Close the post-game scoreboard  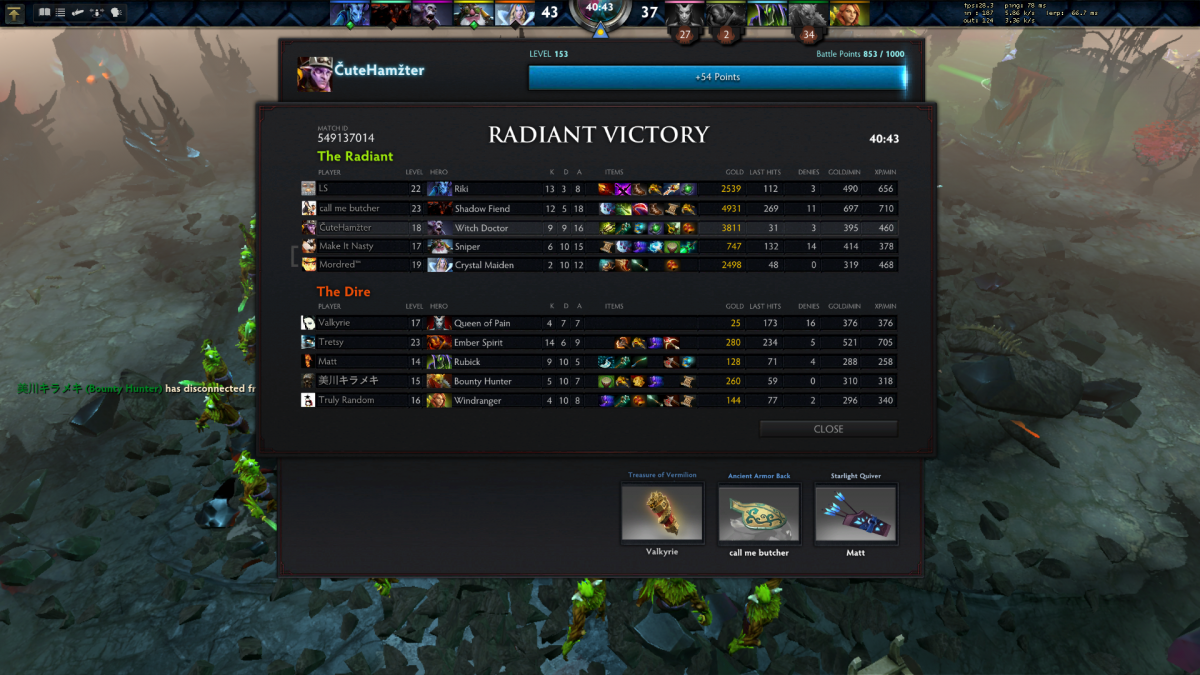click(x=828, y=429)
